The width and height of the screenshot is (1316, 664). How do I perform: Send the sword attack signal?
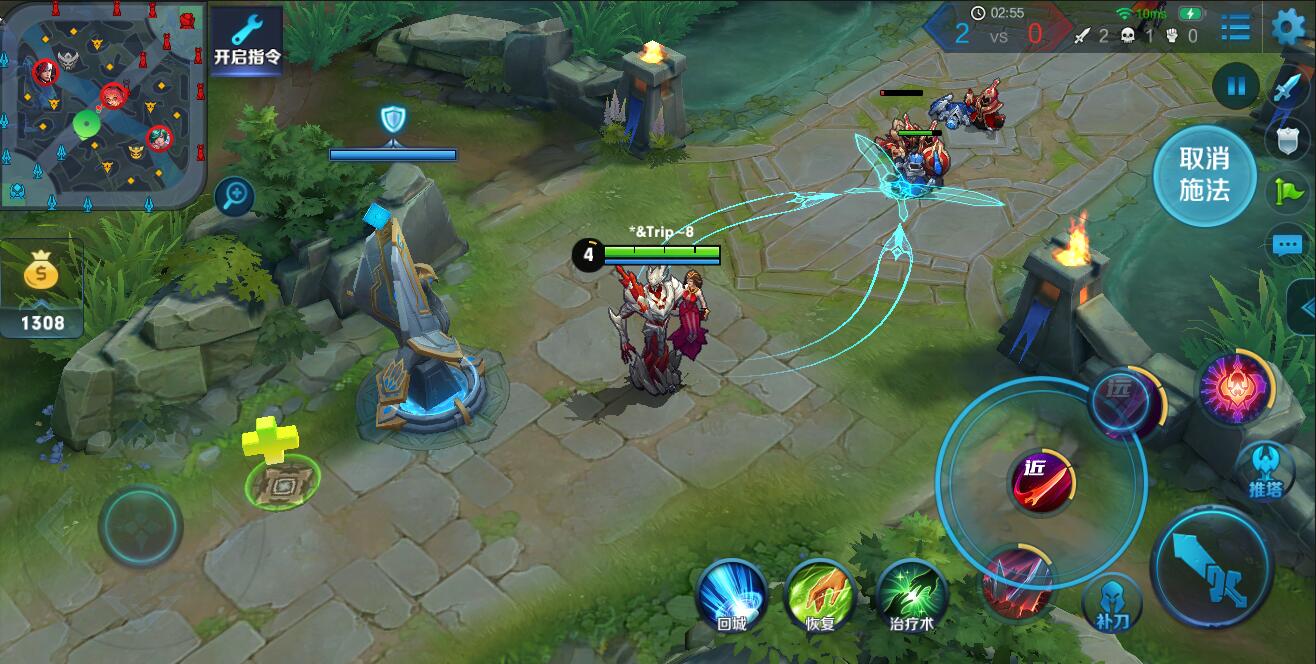click(1286, 88)
